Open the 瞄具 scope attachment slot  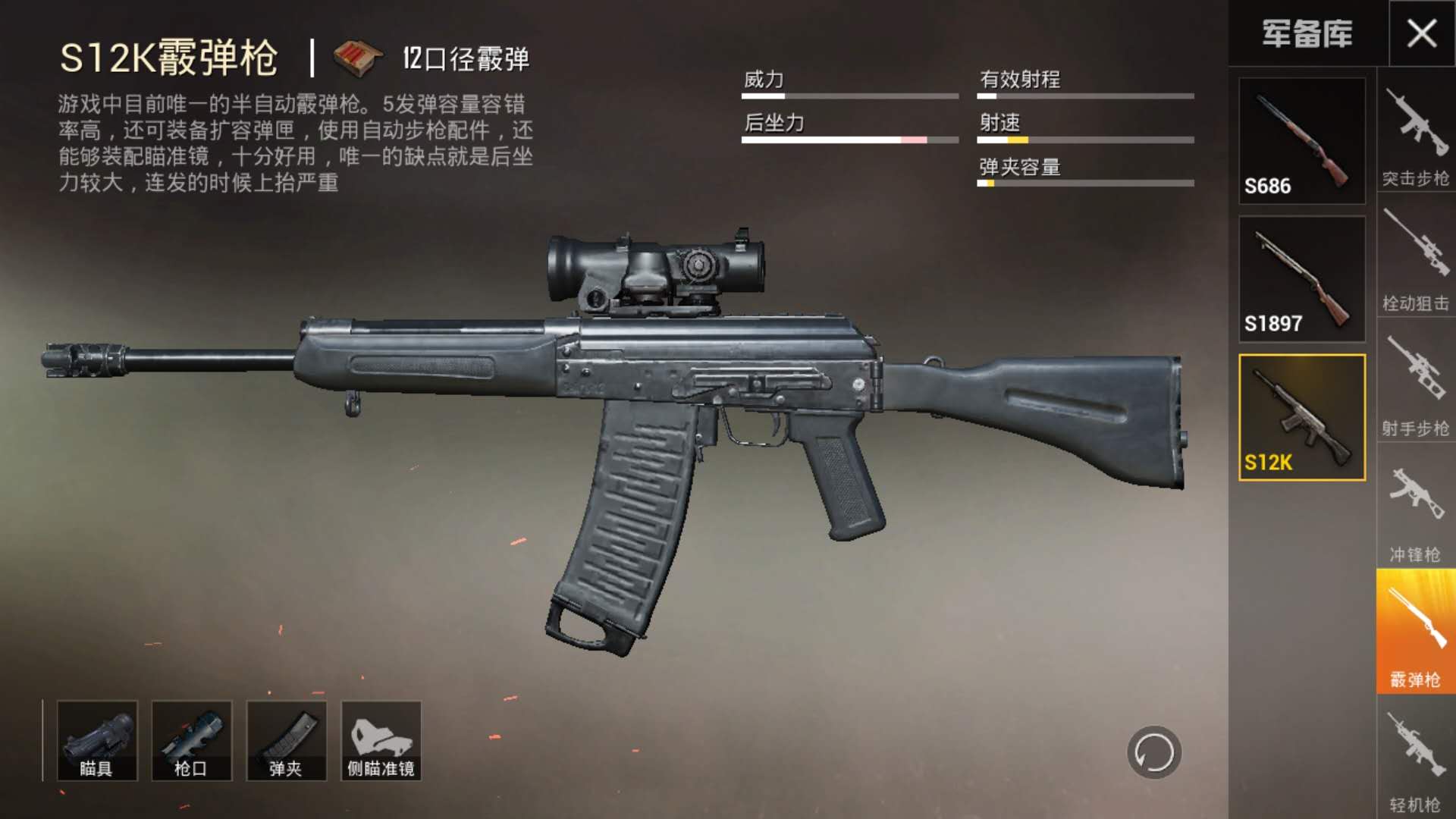click(x=97, y=741)
